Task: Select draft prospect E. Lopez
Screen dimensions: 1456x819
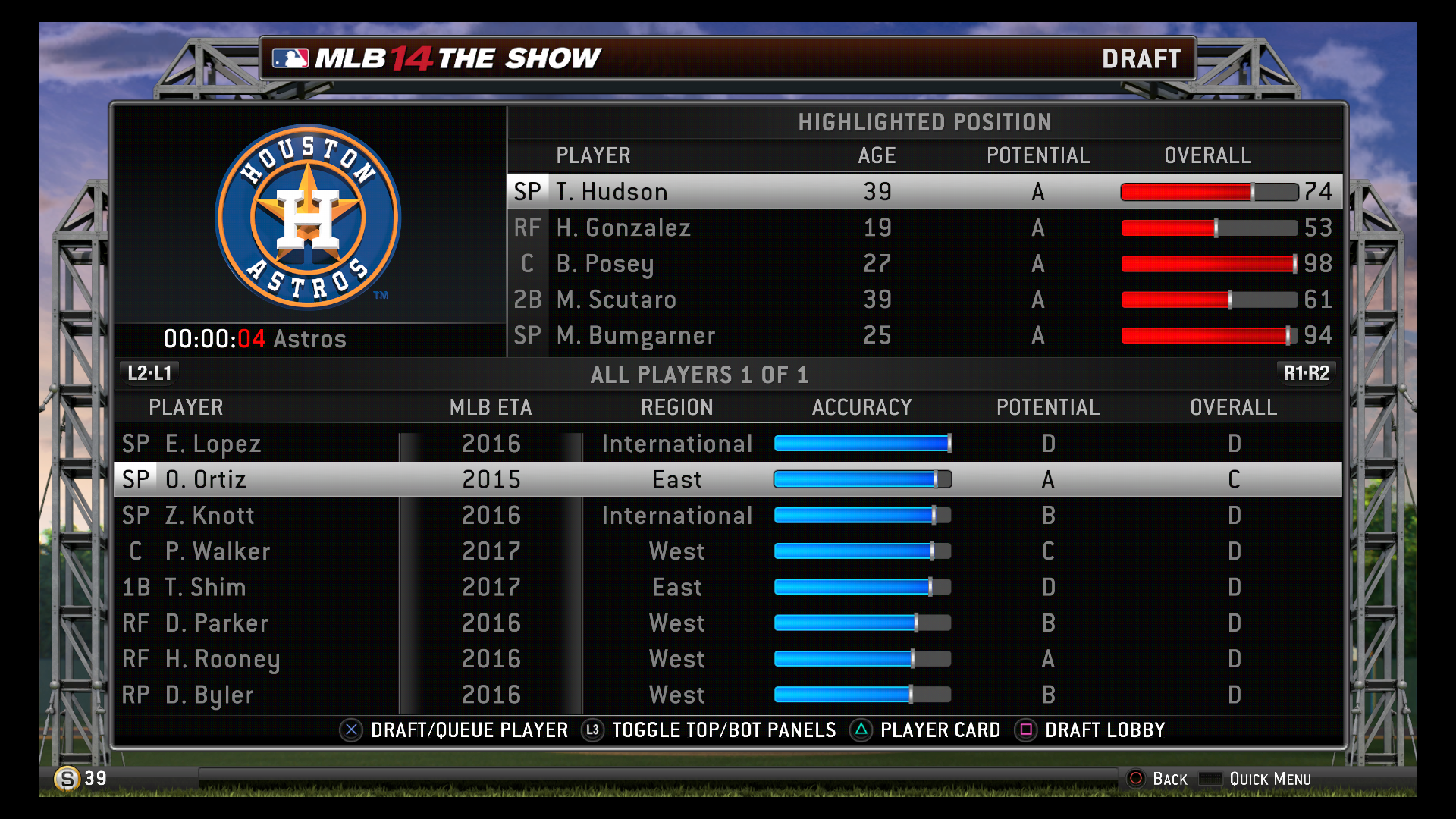Action: [x=212, y=444]
